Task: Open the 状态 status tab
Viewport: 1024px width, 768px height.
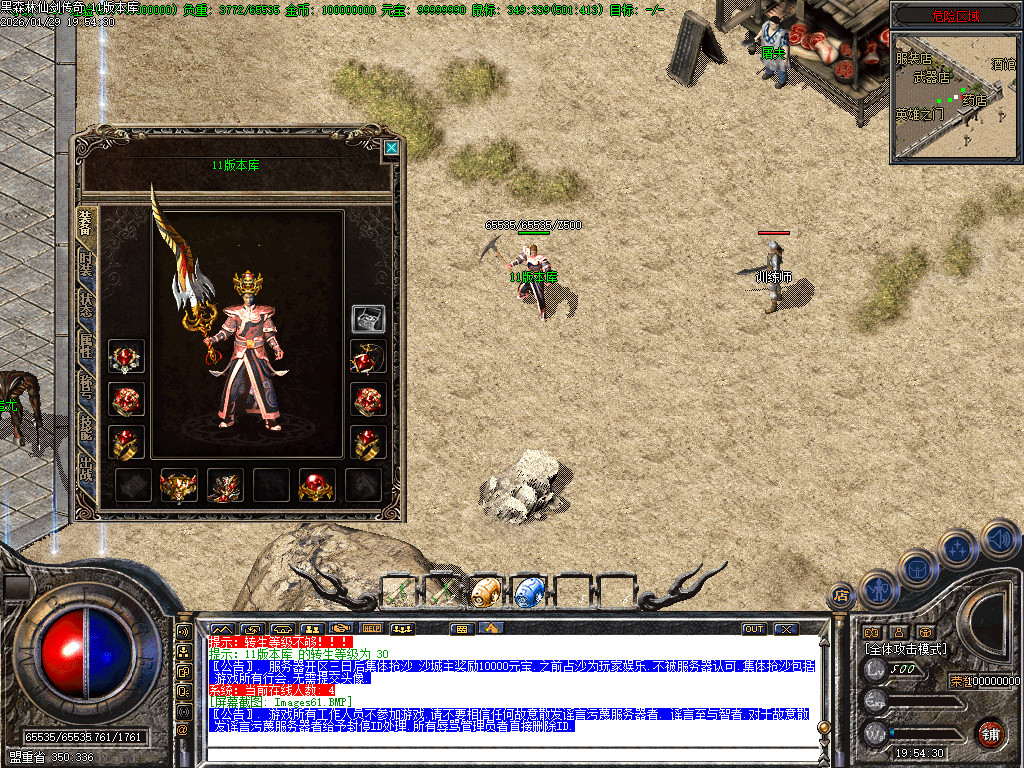Action: click(x=87, y=306)
